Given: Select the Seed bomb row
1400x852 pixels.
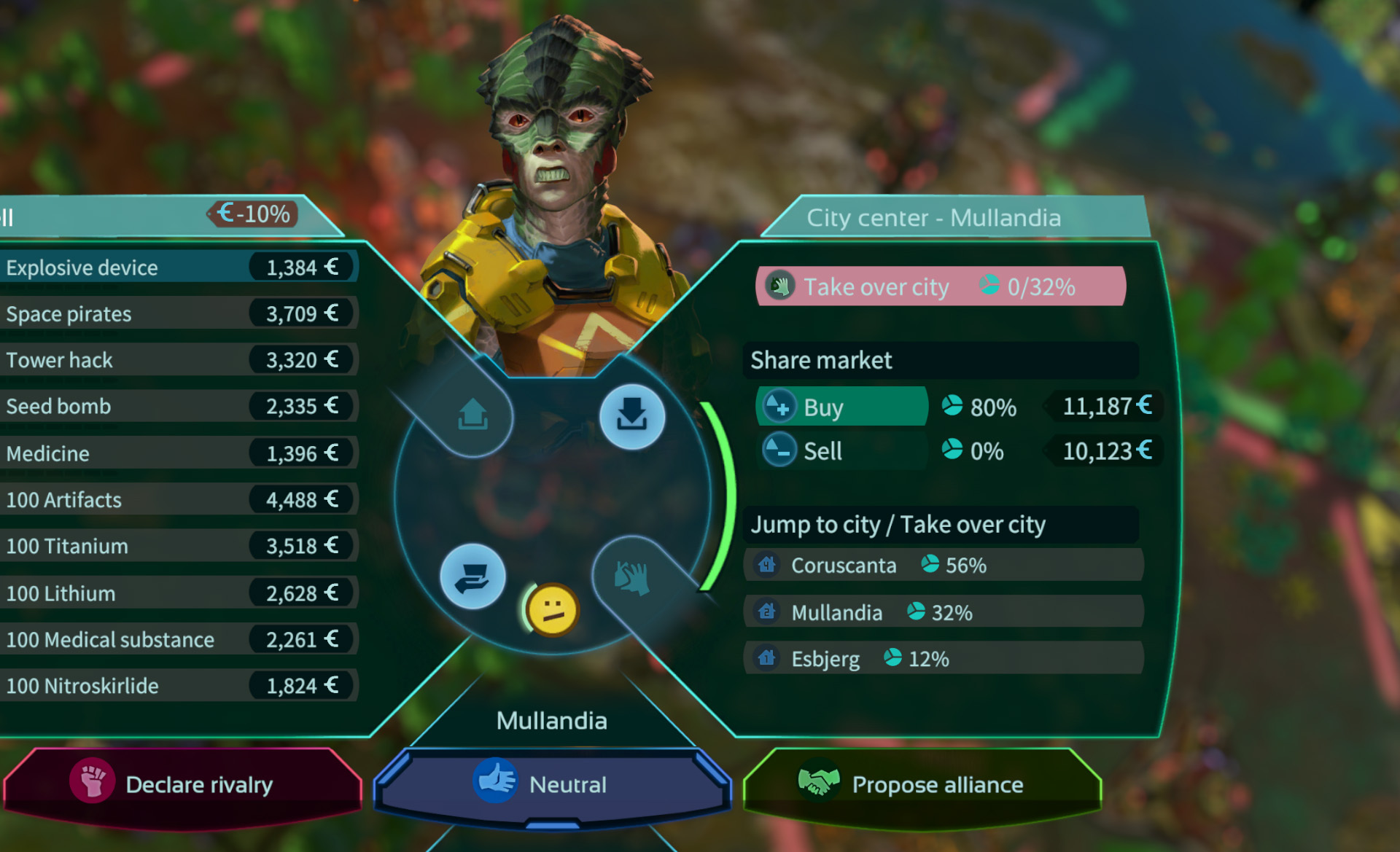Looking at the screenshot, I should click(175, 406).
